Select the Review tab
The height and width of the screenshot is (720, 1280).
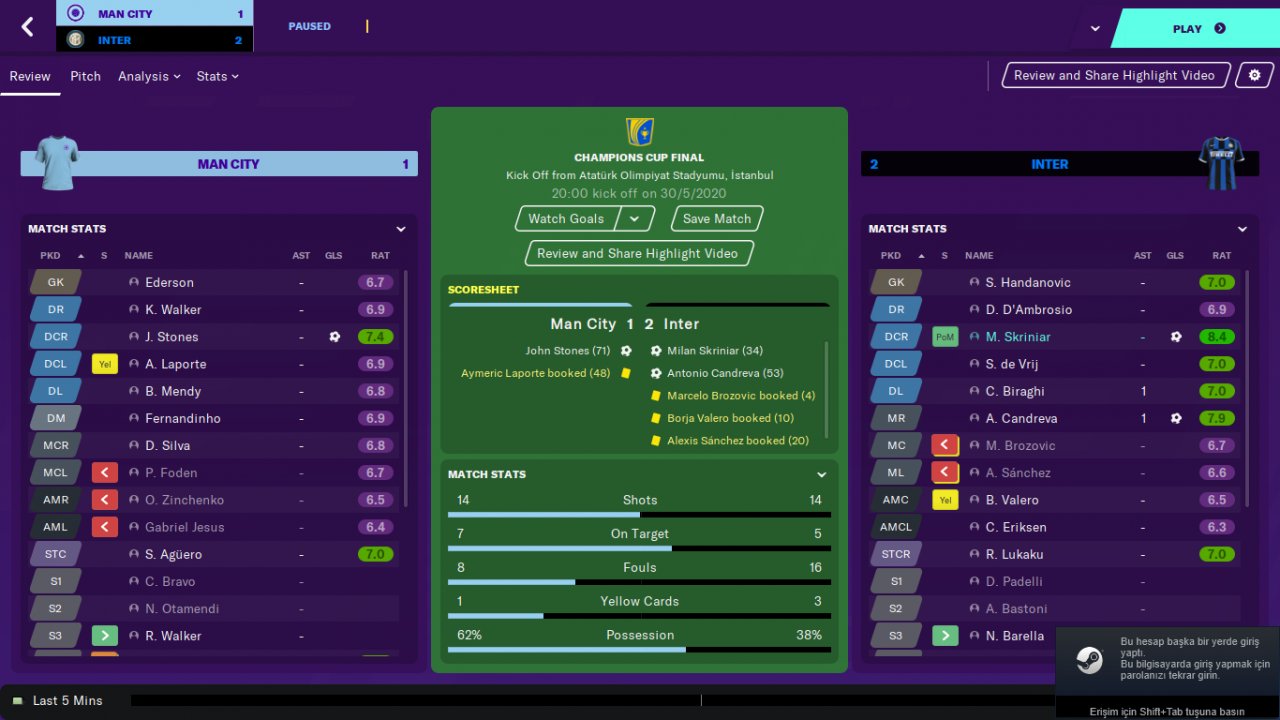tap(30, 76)
